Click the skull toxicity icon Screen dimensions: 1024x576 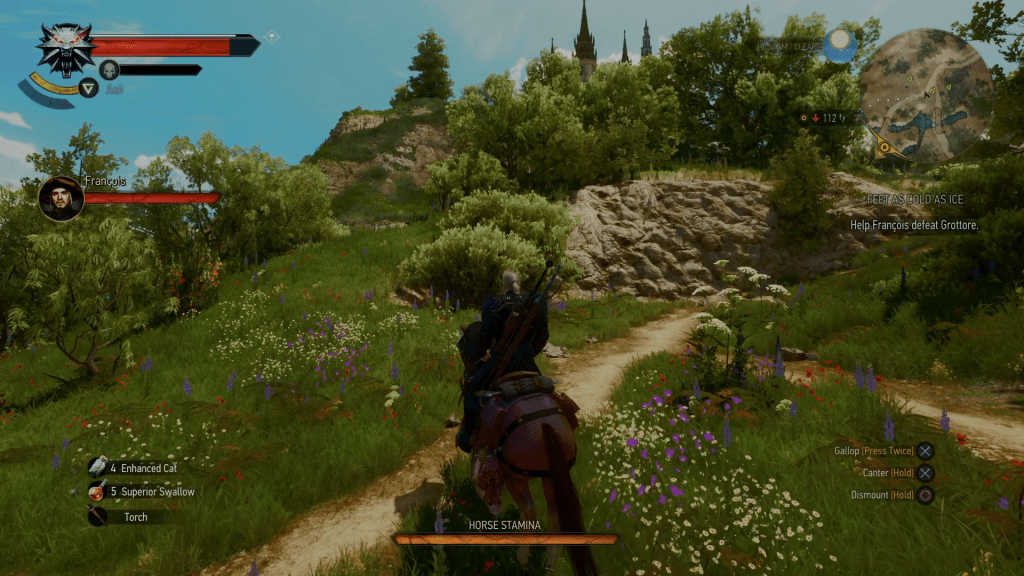click(x=109, y=69)
